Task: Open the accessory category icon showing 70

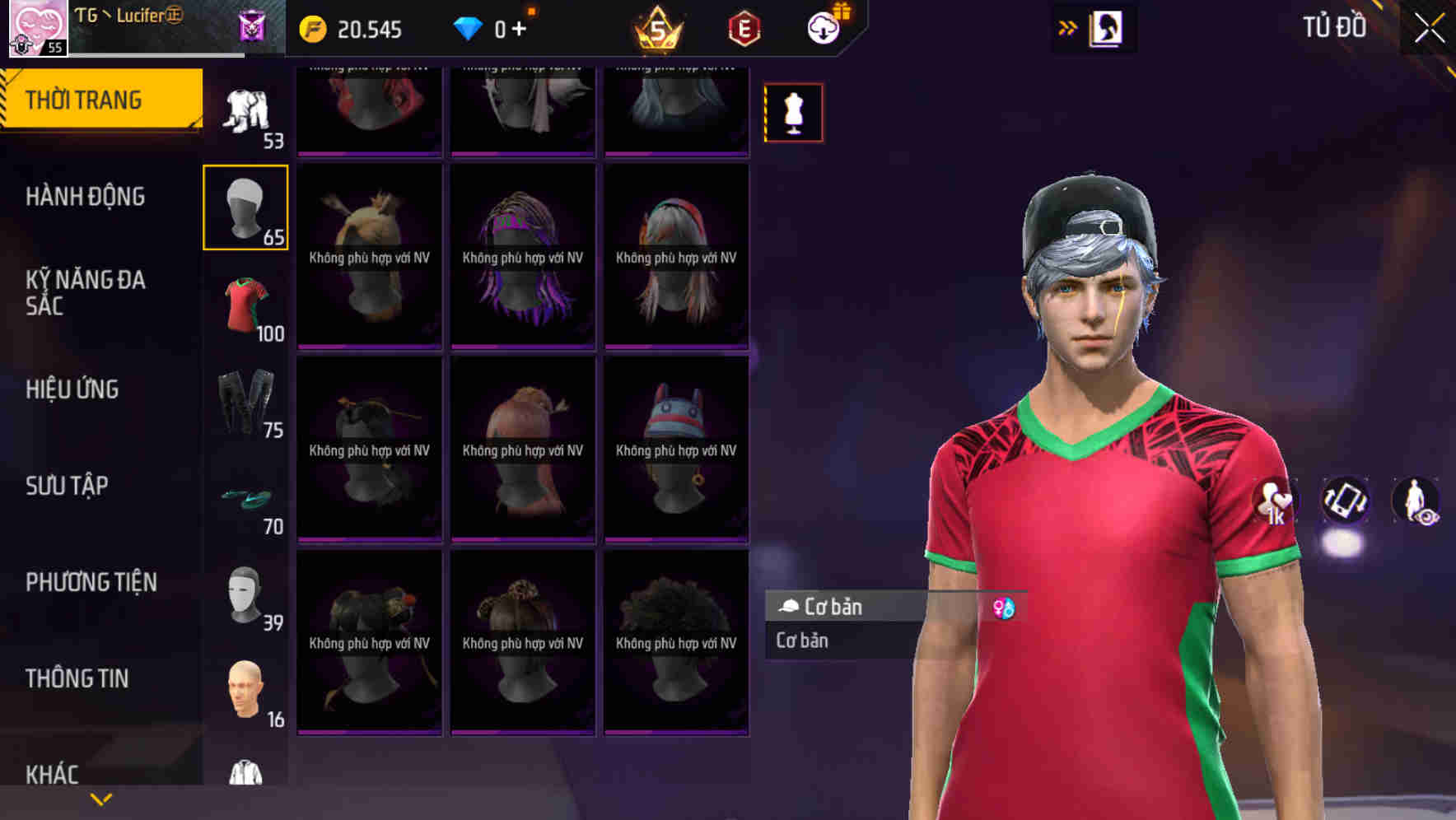Action: click(245, 502)
